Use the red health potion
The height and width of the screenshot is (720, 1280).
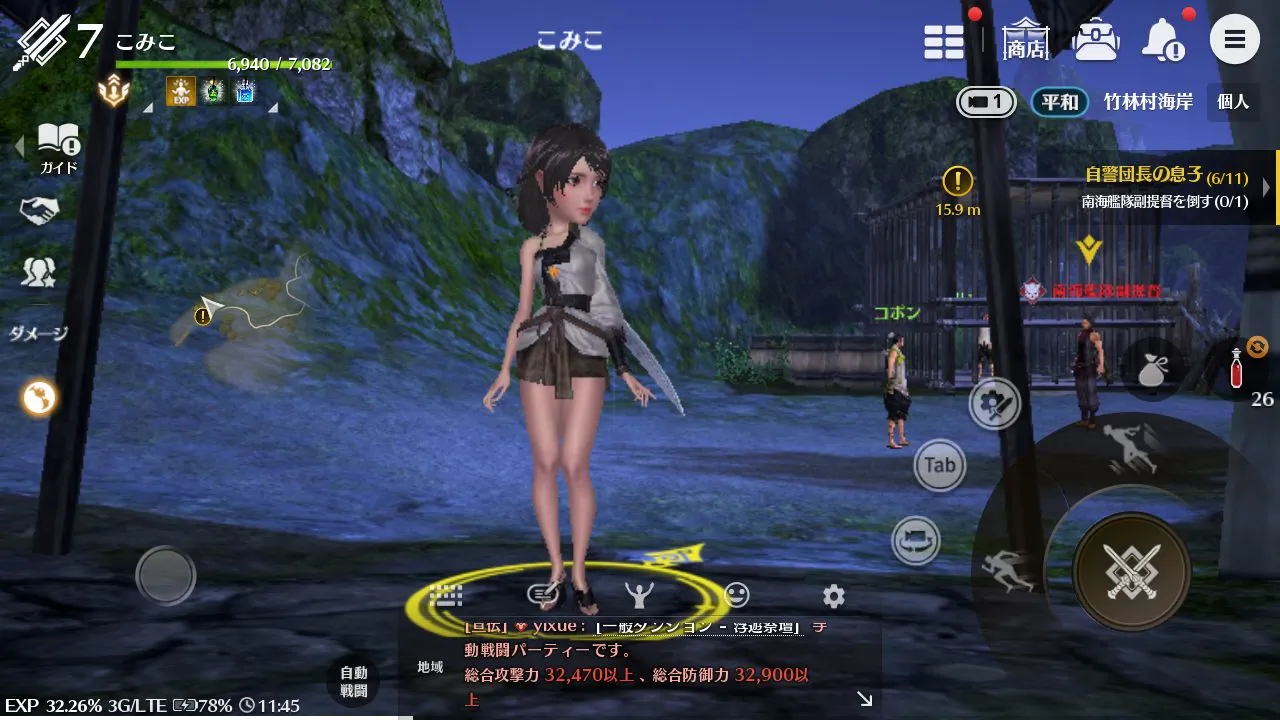[x=1236, y=369]
